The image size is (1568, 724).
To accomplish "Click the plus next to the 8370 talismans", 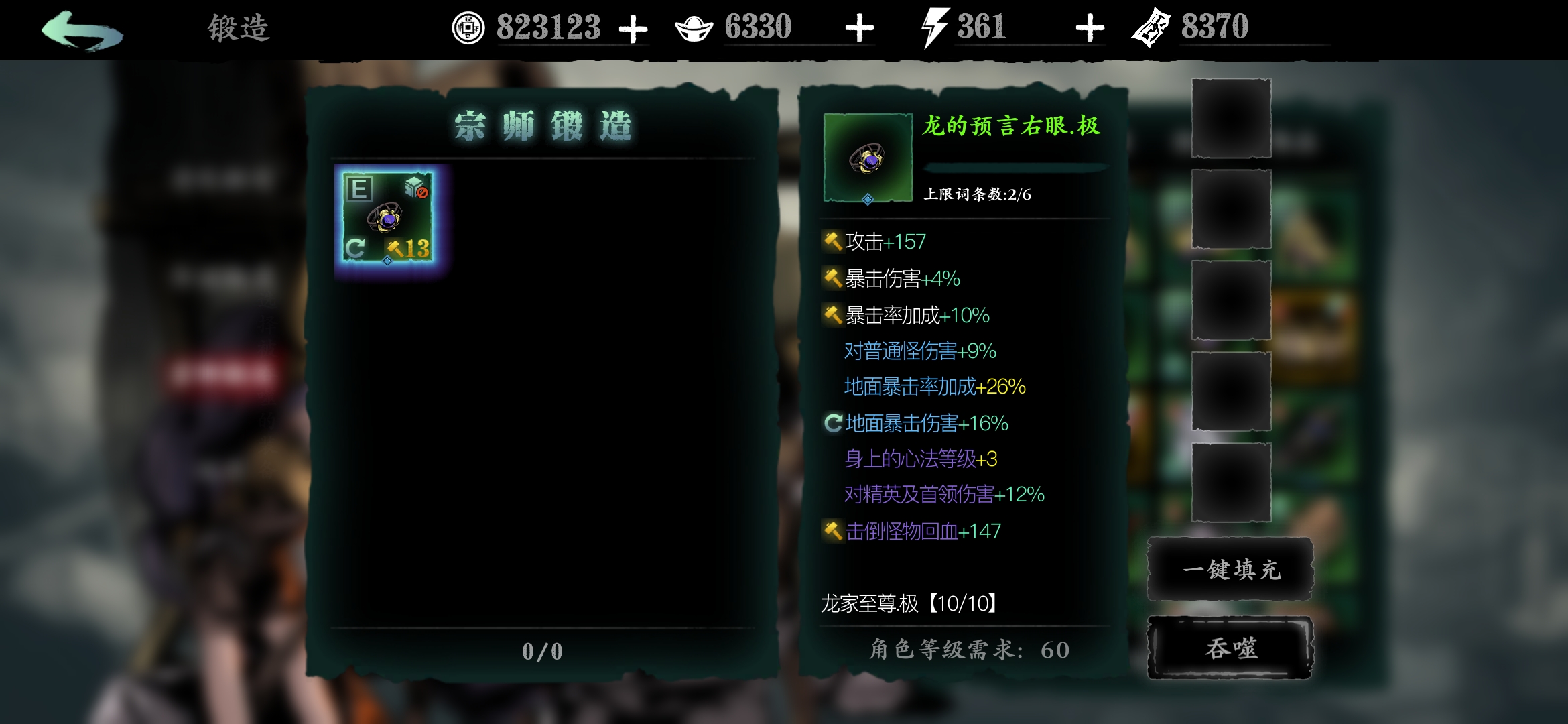I will 1092,27.
